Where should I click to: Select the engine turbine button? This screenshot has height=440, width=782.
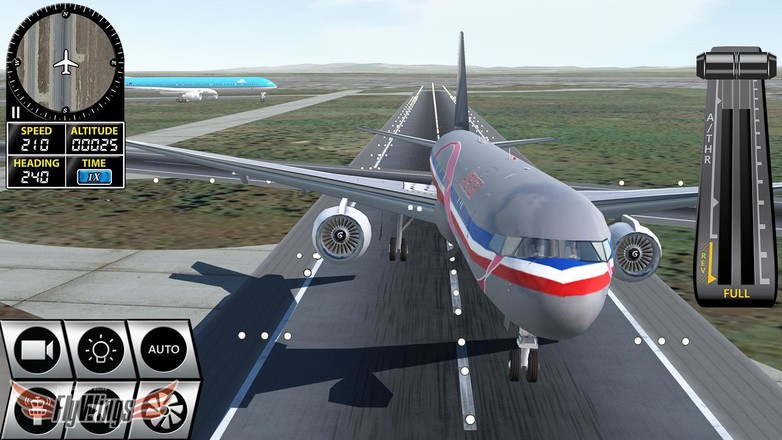click(x=163, y=410)
